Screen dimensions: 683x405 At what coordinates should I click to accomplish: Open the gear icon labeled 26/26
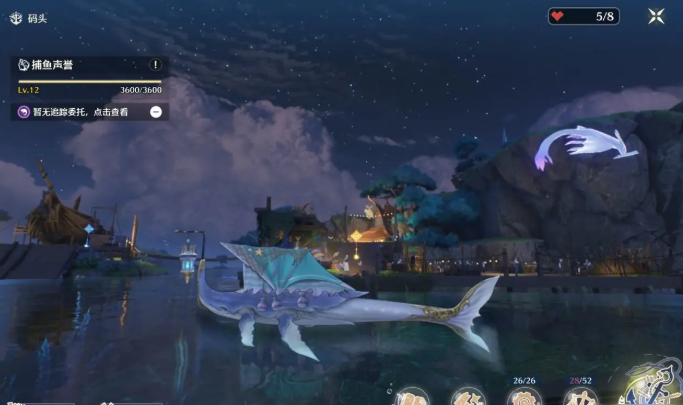[x=522, y=397]
